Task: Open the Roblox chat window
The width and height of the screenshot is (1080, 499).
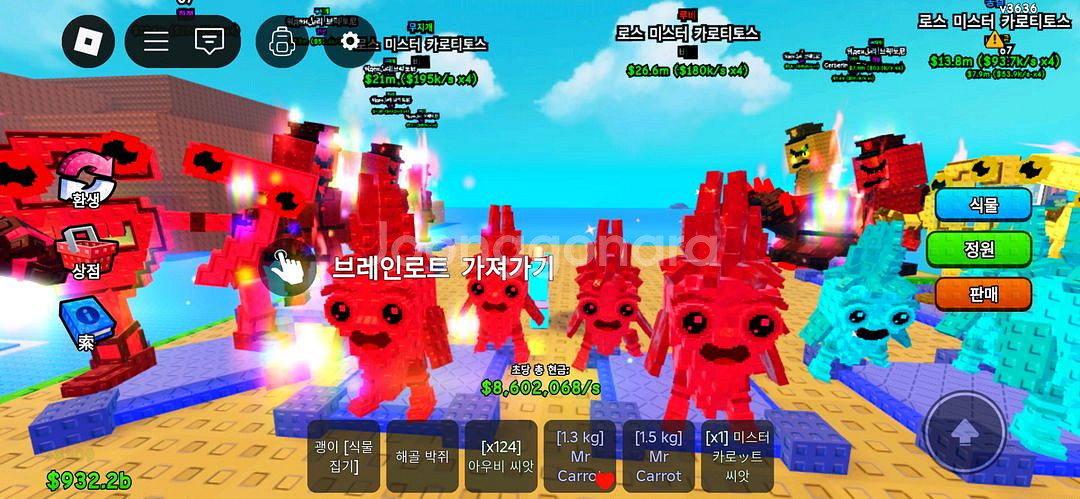Action: pos(209,41)
